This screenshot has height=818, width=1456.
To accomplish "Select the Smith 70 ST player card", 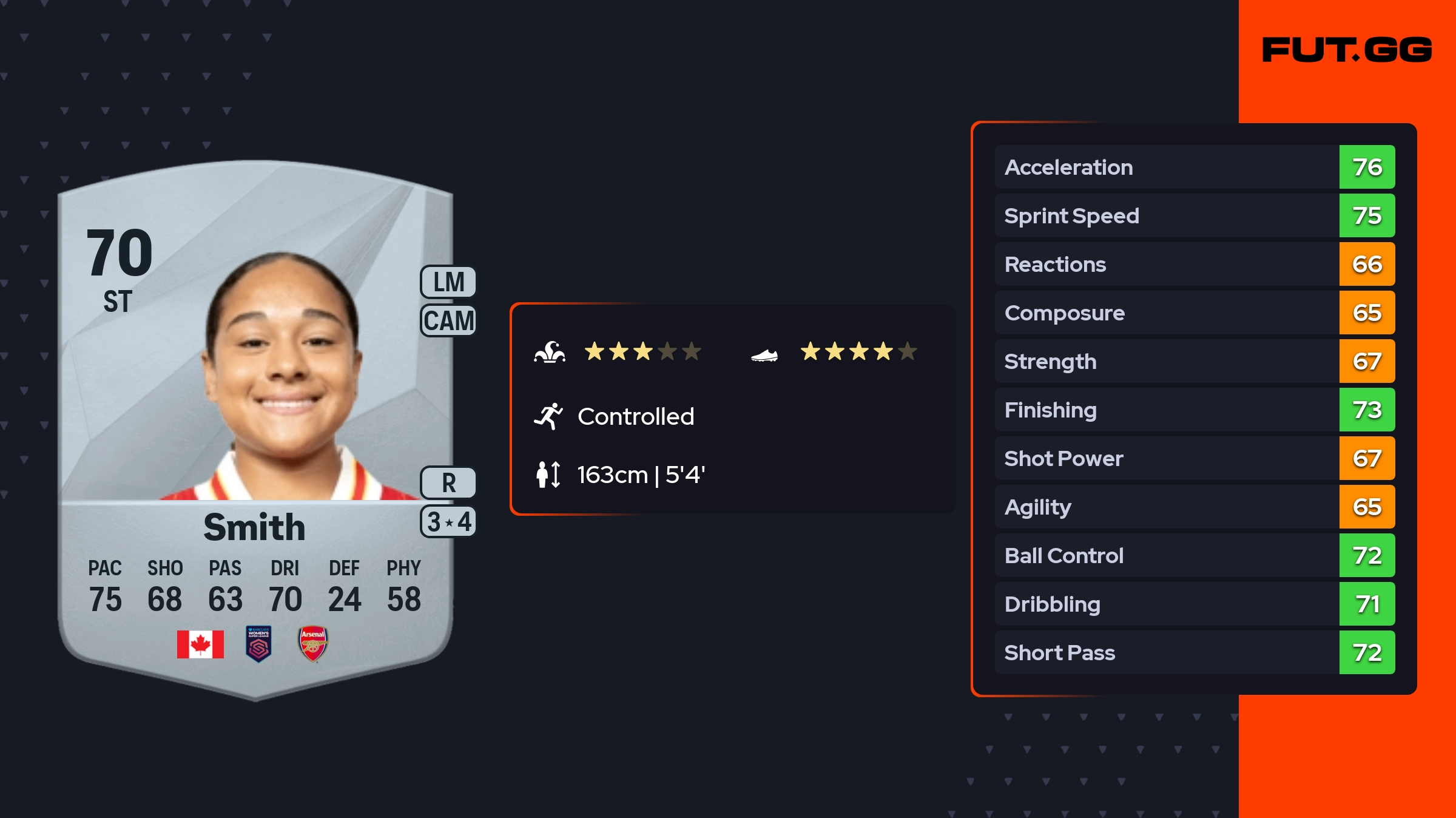I will click(x=255, y=425).
